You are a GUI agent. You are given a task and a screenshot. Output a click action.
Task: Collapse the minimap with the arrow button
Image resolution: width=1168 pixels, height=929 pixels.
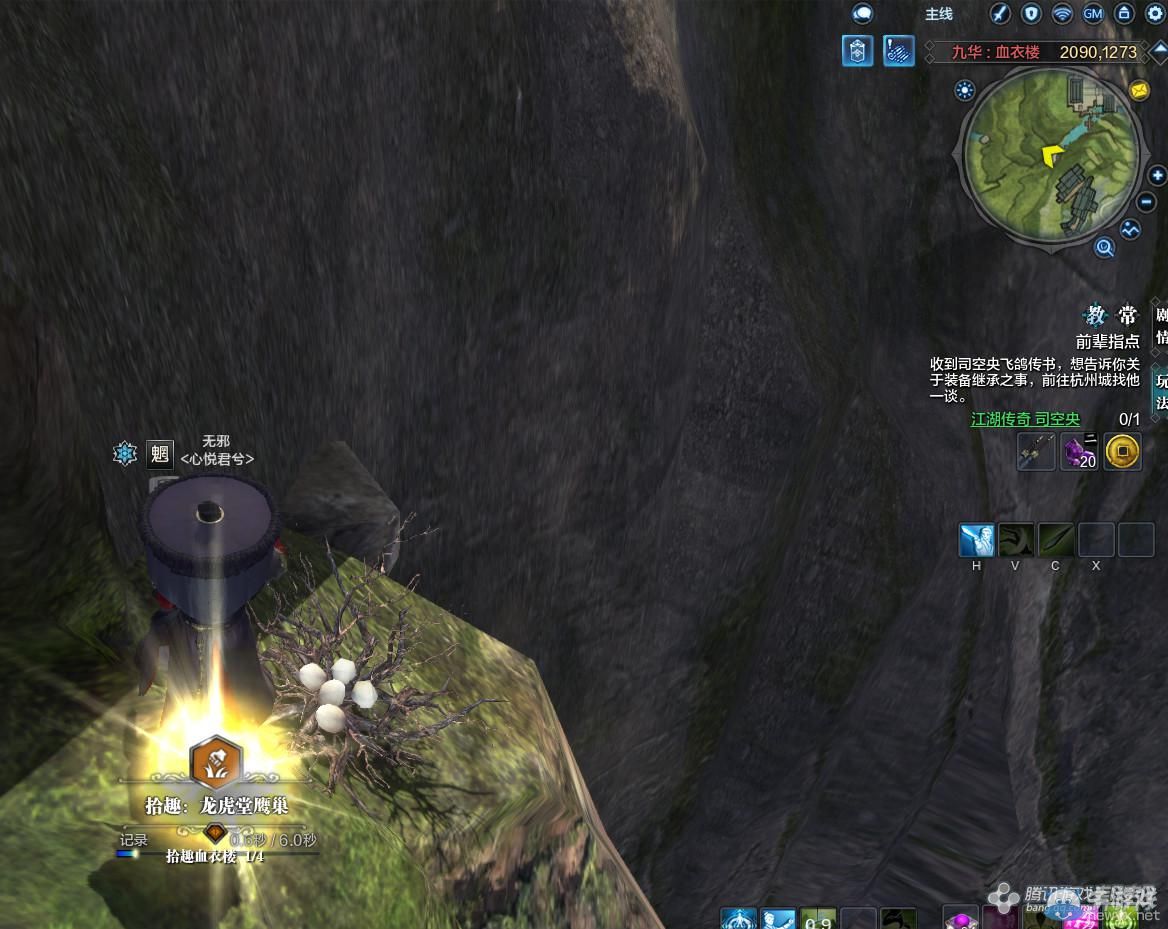[x=1158, y=51]
